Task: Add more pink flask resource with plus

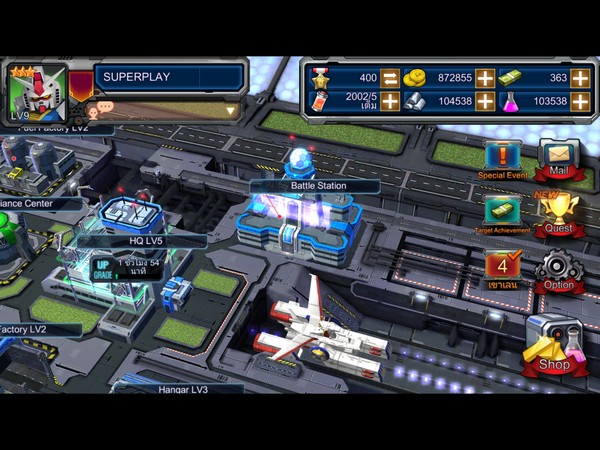Action: pos(581,101)
